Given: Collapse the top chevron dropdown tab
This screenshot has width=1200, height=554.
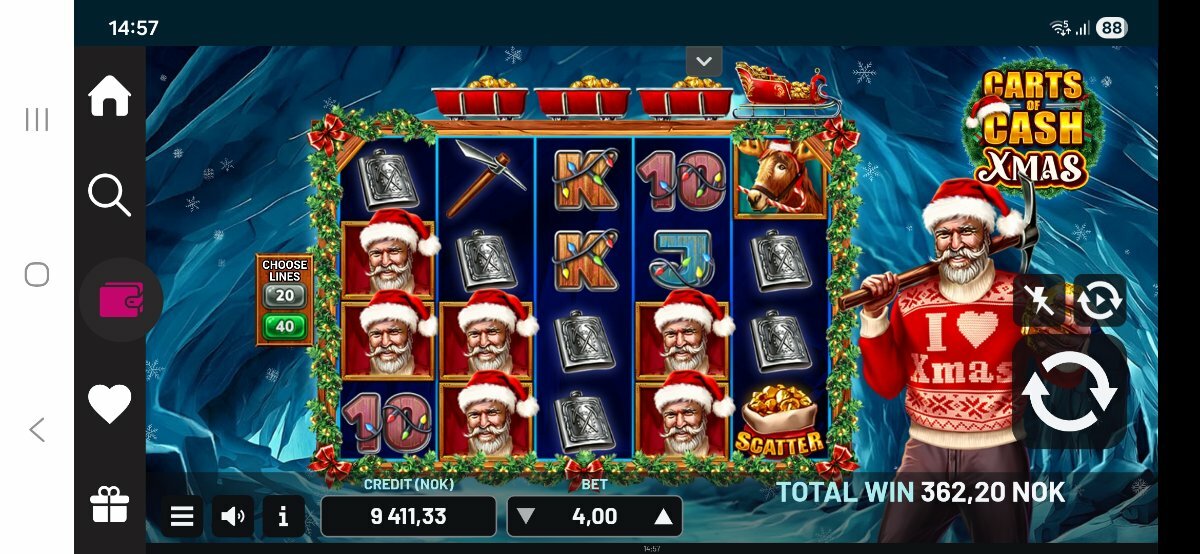Looking at the screenshot, I should click(x=704, y=61).
